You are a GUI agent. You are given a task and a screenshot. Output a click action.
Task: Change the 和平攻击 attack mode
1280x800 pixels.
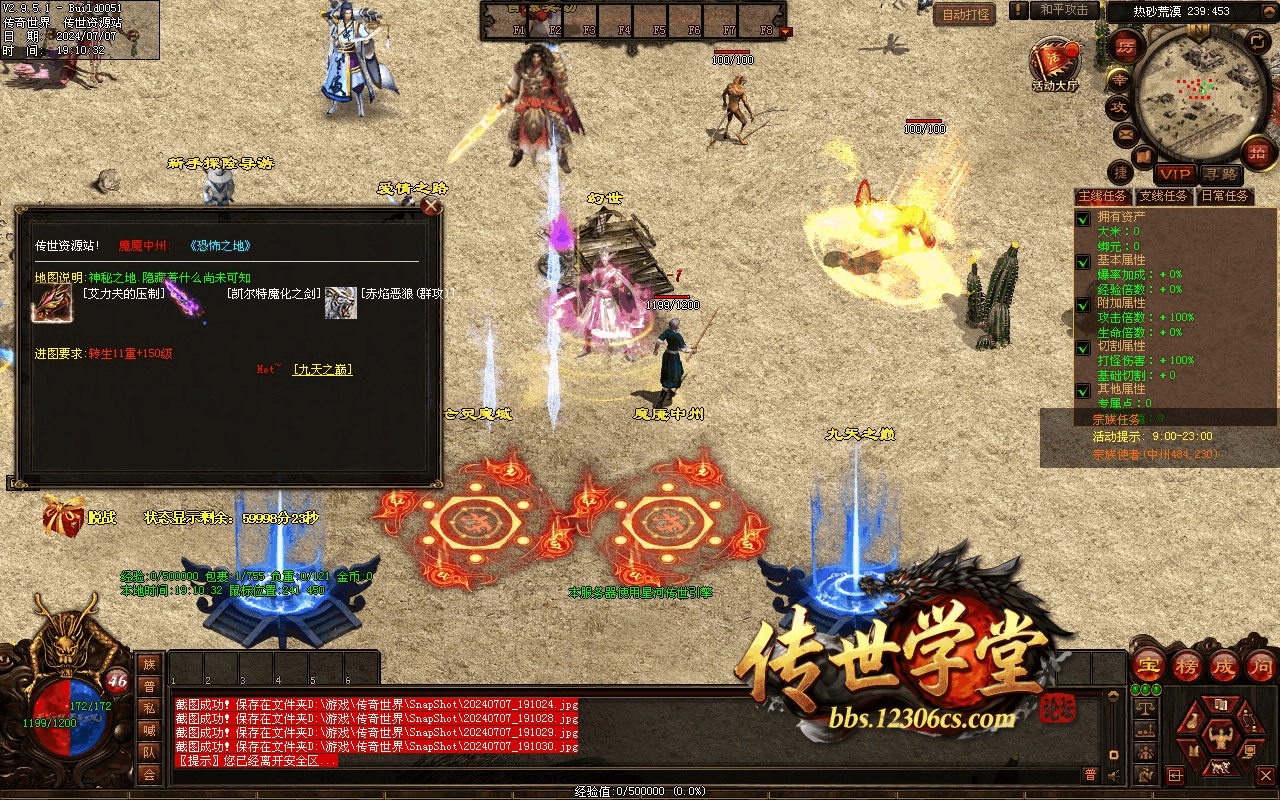[x=1064, y=11]
